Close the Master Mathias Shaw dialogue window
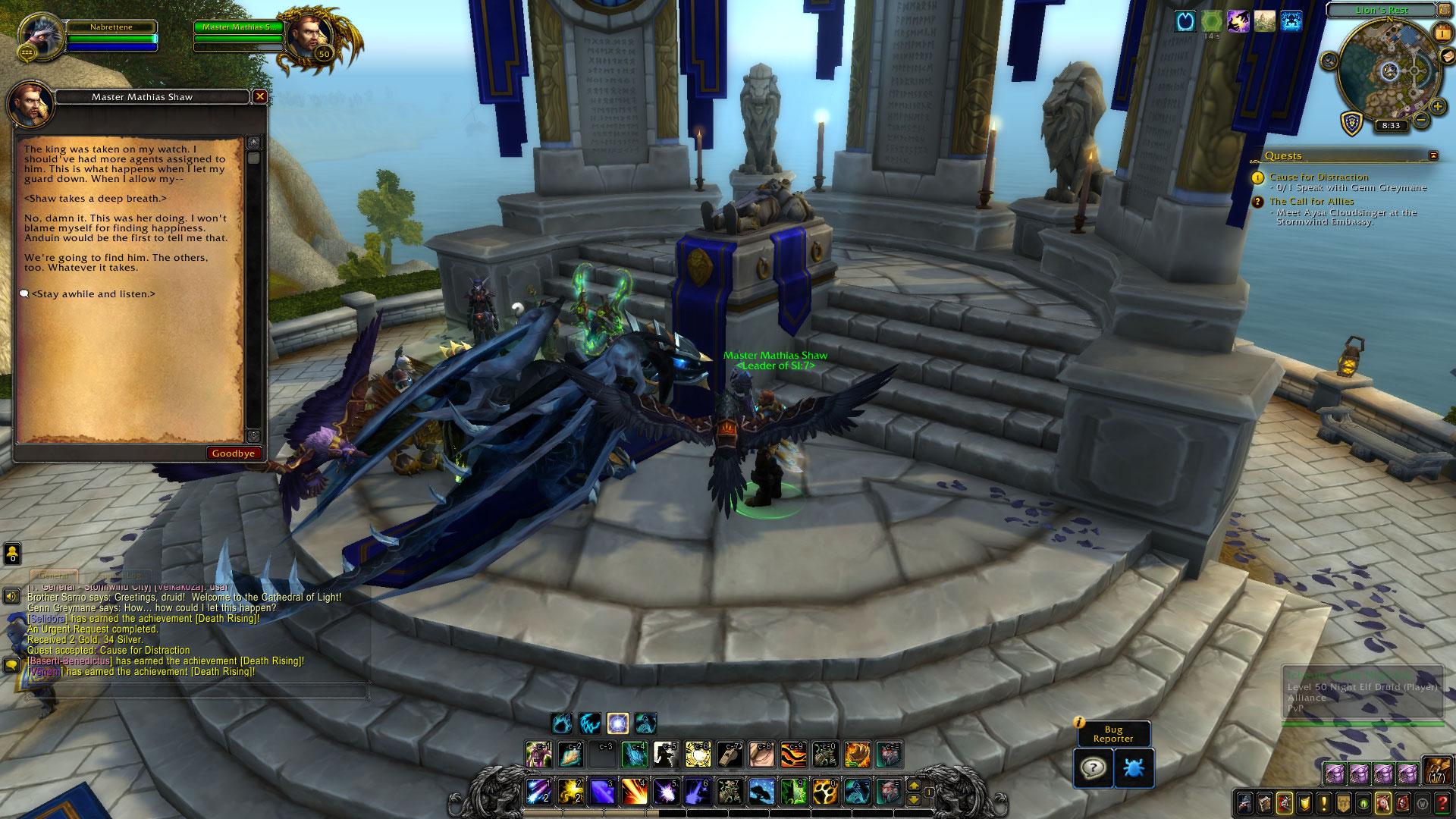The height and width of the screenshot is (819, 1456). coord(260,97)
